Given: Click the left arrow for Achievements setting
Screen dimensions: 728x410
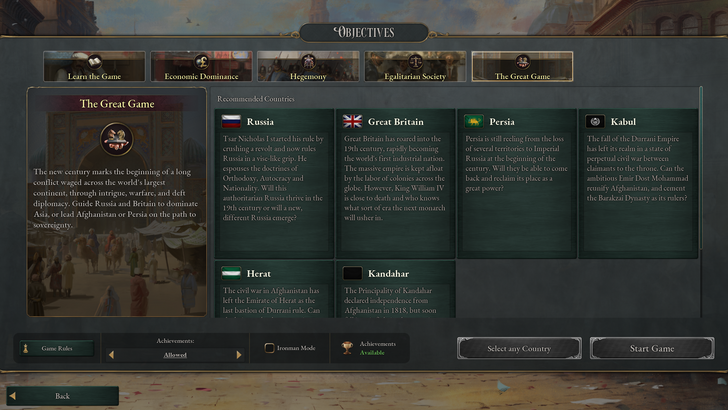Looking at the screenshot, I should (x=111, y=355).
